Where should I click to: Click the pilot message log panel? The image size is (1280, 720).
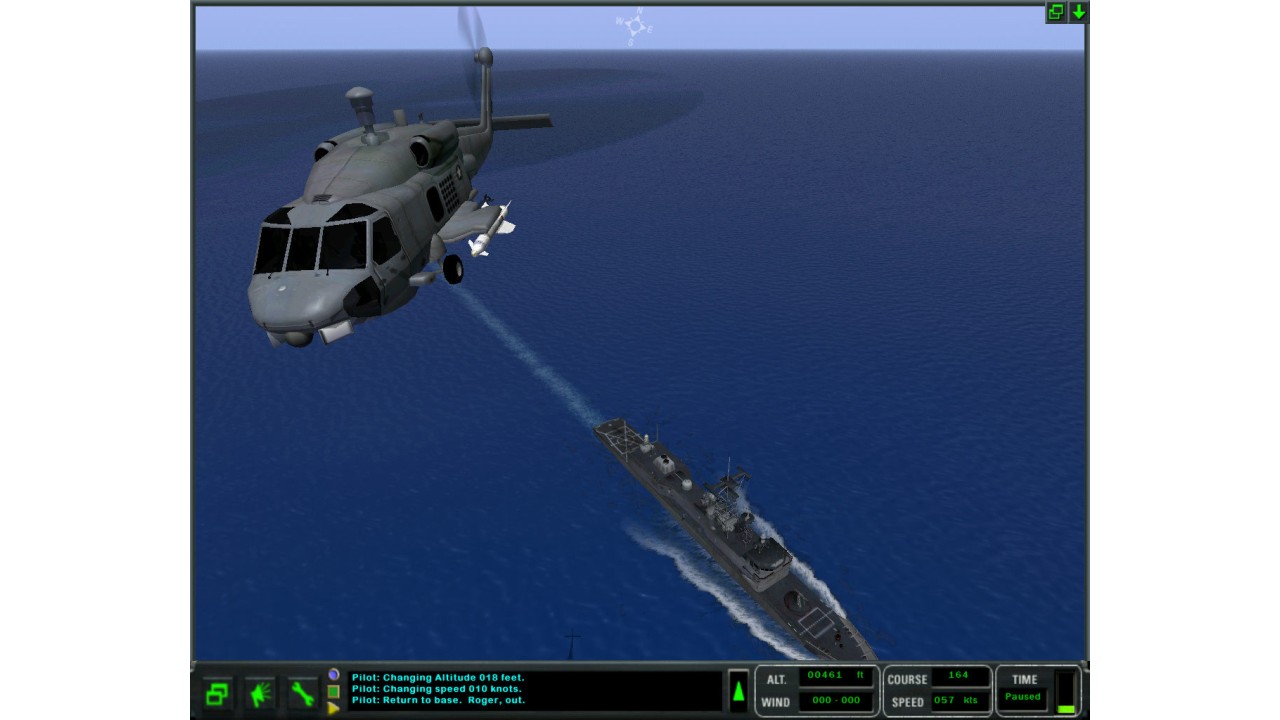point(534,690)
